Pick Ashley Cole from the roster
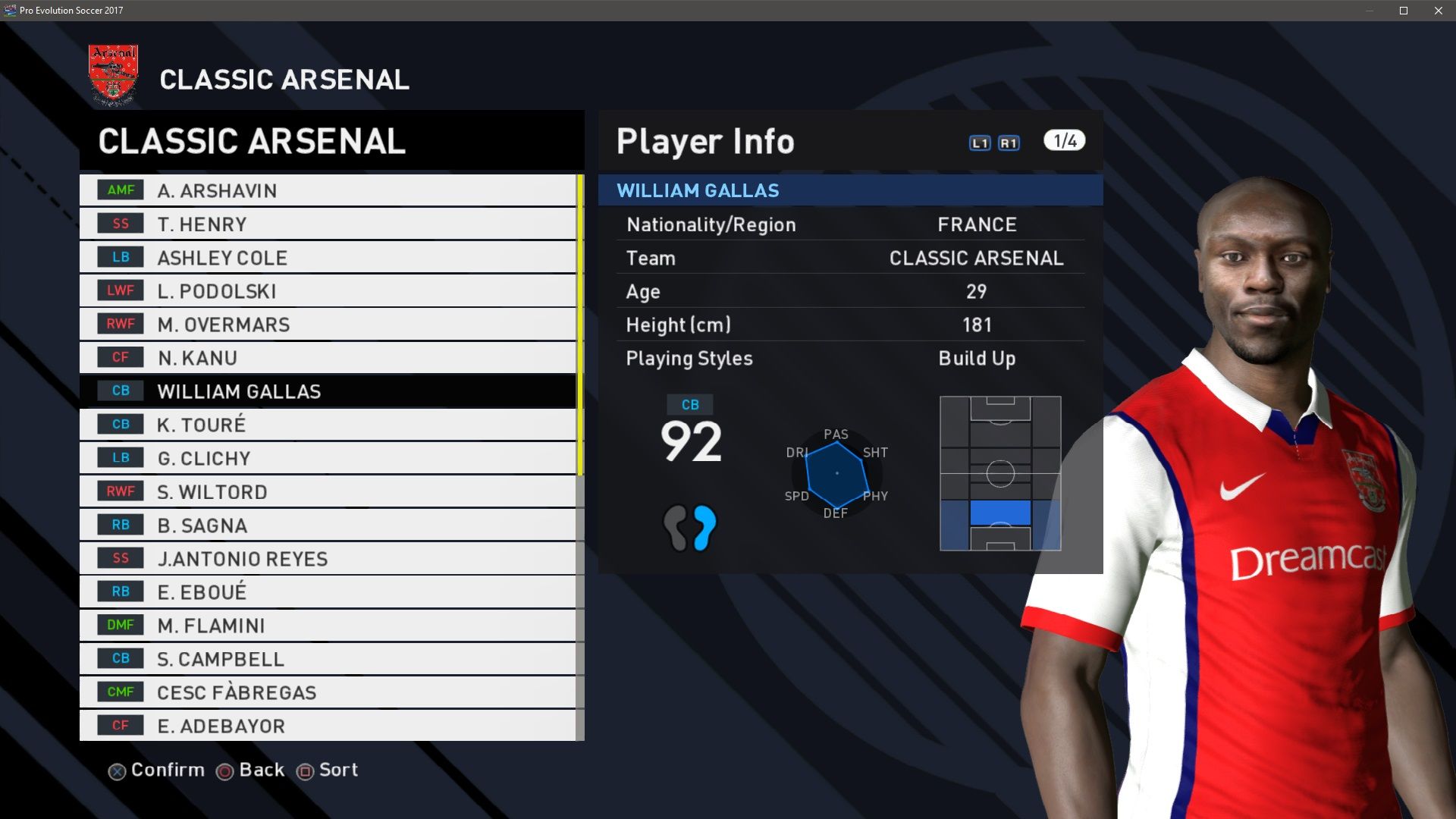1456x819 pixels. [328, 257]
